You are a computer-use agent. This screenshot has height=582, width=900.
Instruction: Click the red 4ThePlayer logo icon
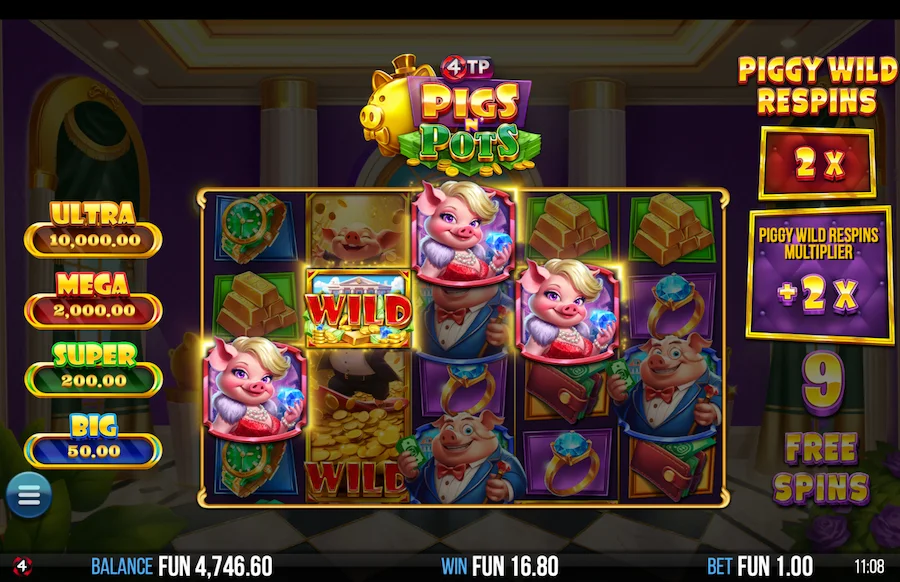click(22, 566)
